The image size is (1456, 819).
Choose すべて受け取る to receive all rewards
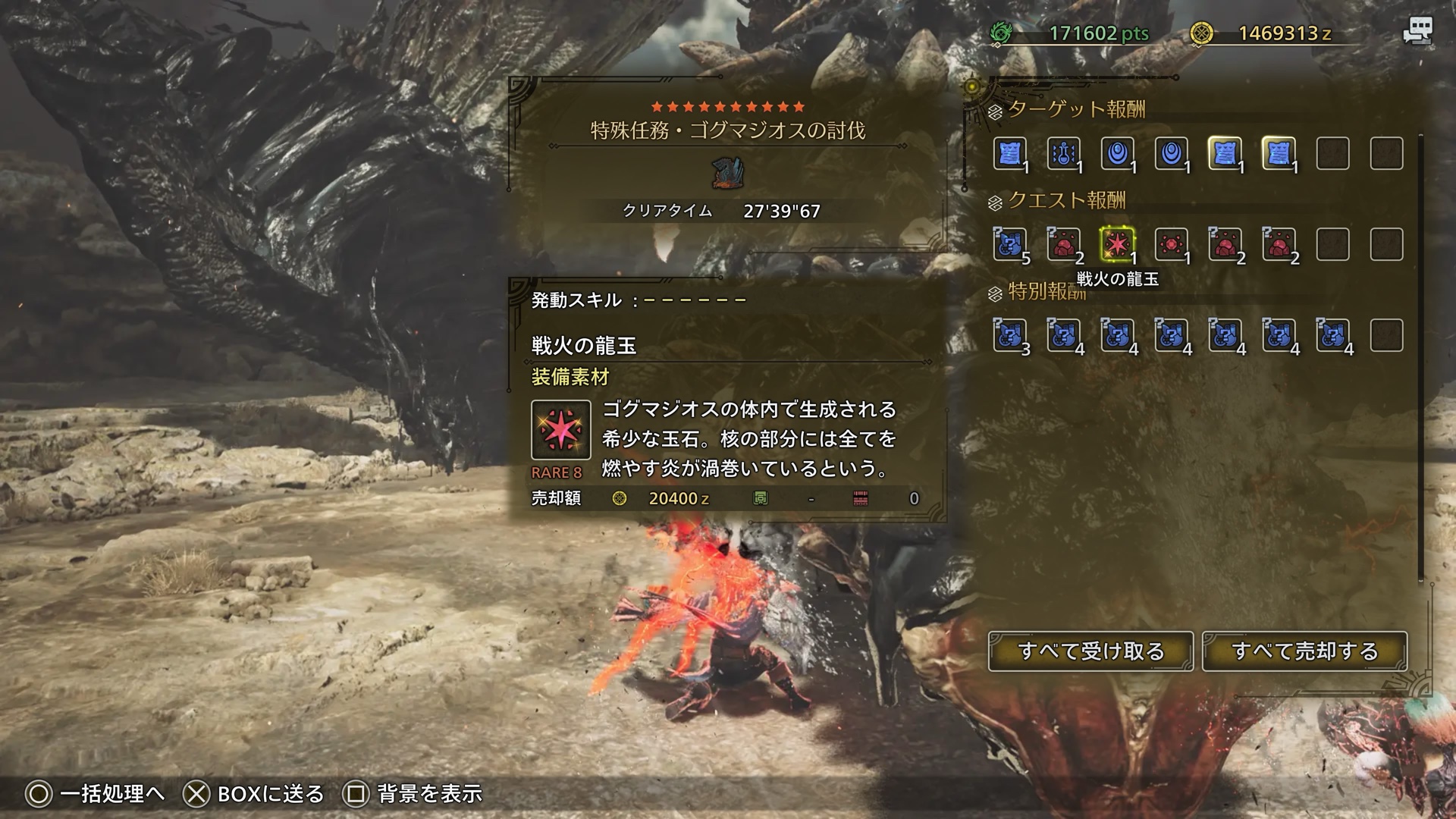(1090, 651)
